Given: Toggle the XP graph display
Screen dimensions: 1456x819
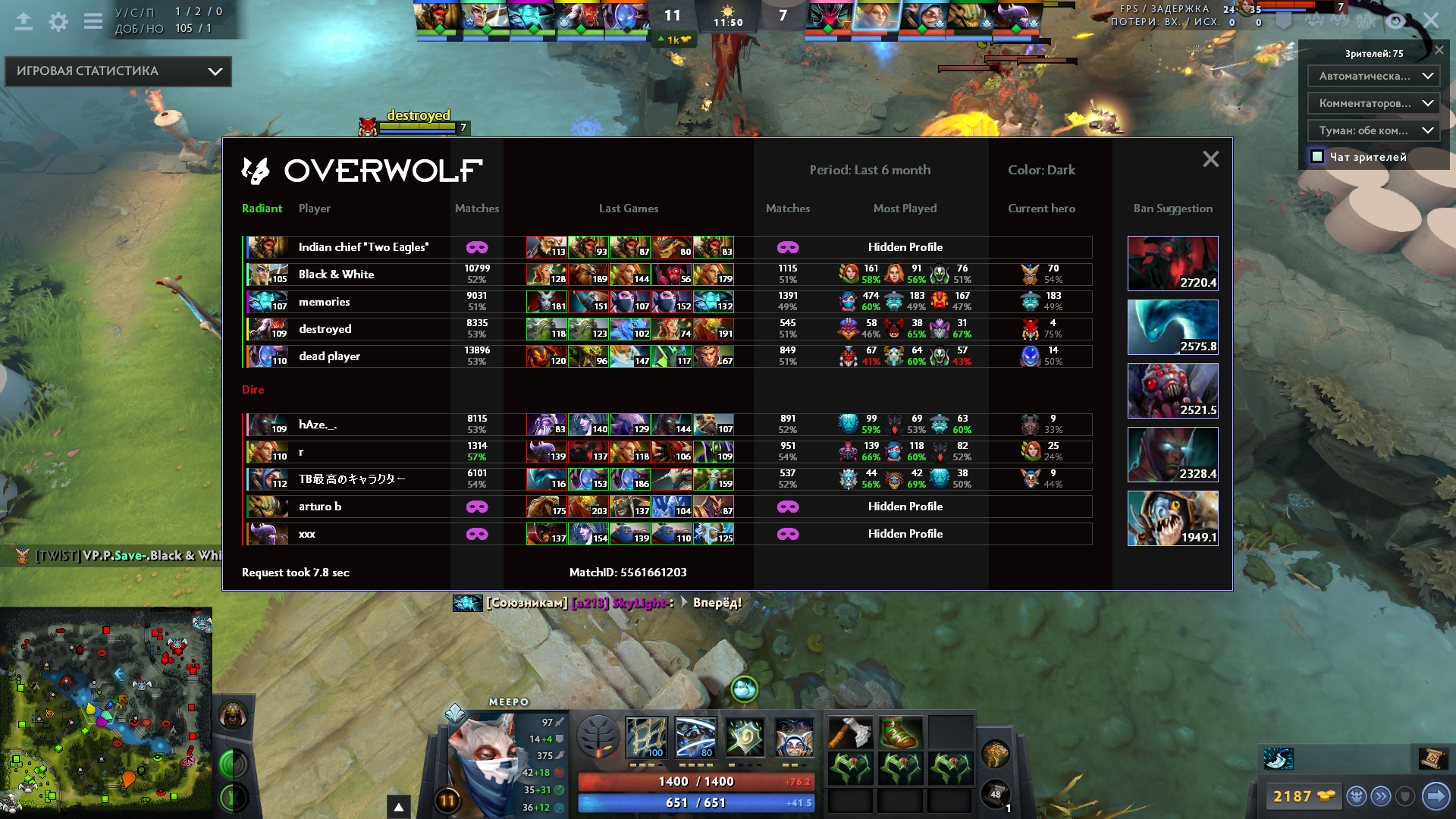Looking at the screenshot, I should (x=1340, y=21).
